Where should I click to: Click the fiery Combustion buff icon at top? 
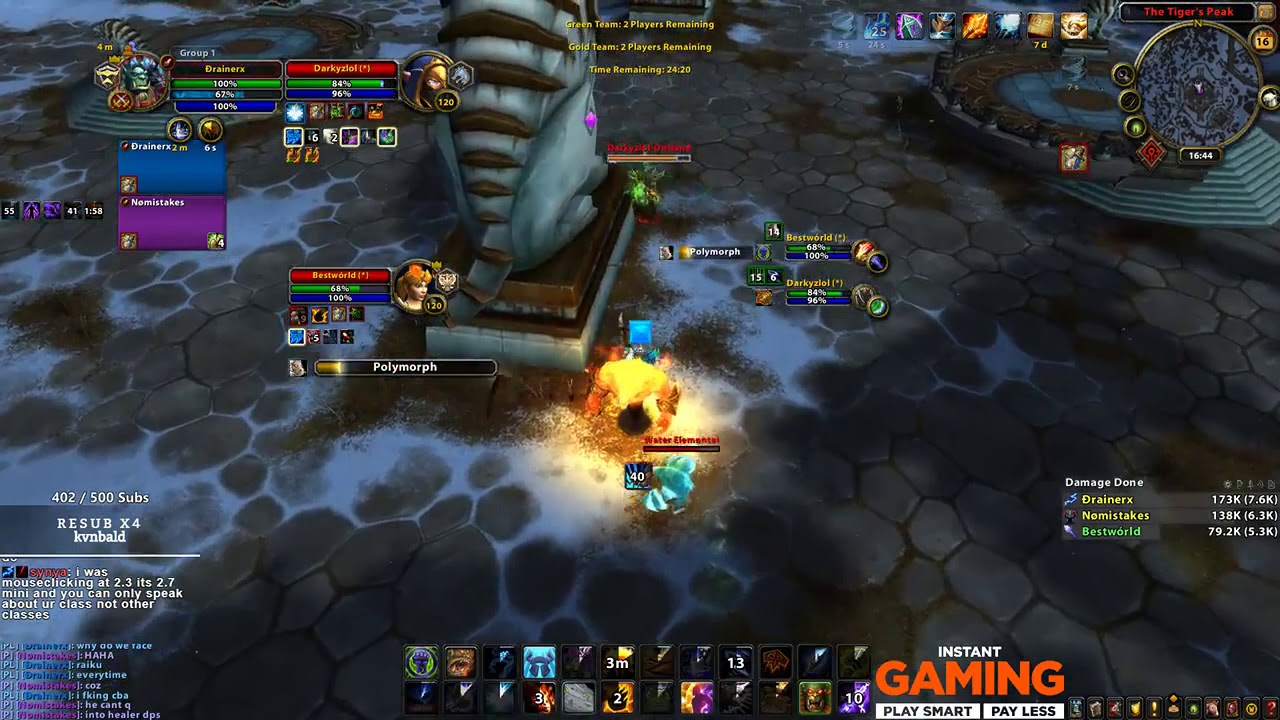point(975,25)
